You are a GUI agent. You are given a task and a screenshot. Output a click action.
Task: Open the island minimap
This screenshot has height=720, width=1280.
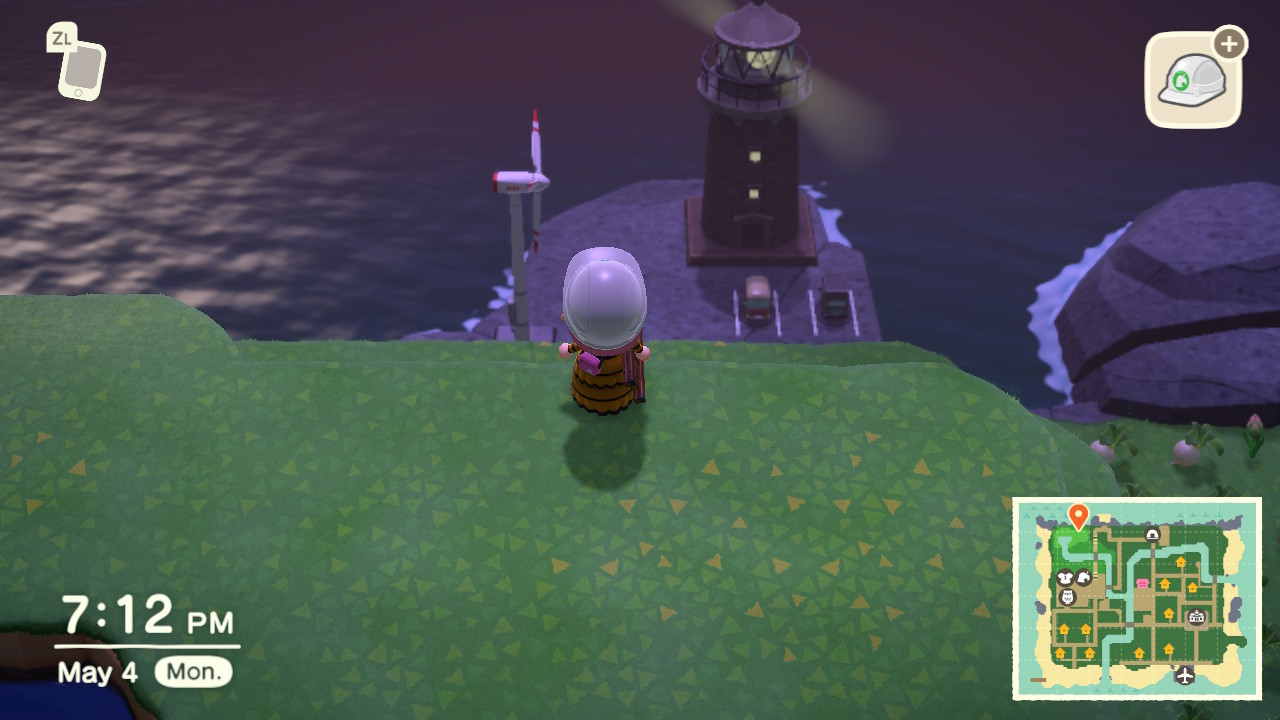(1137, 597)
